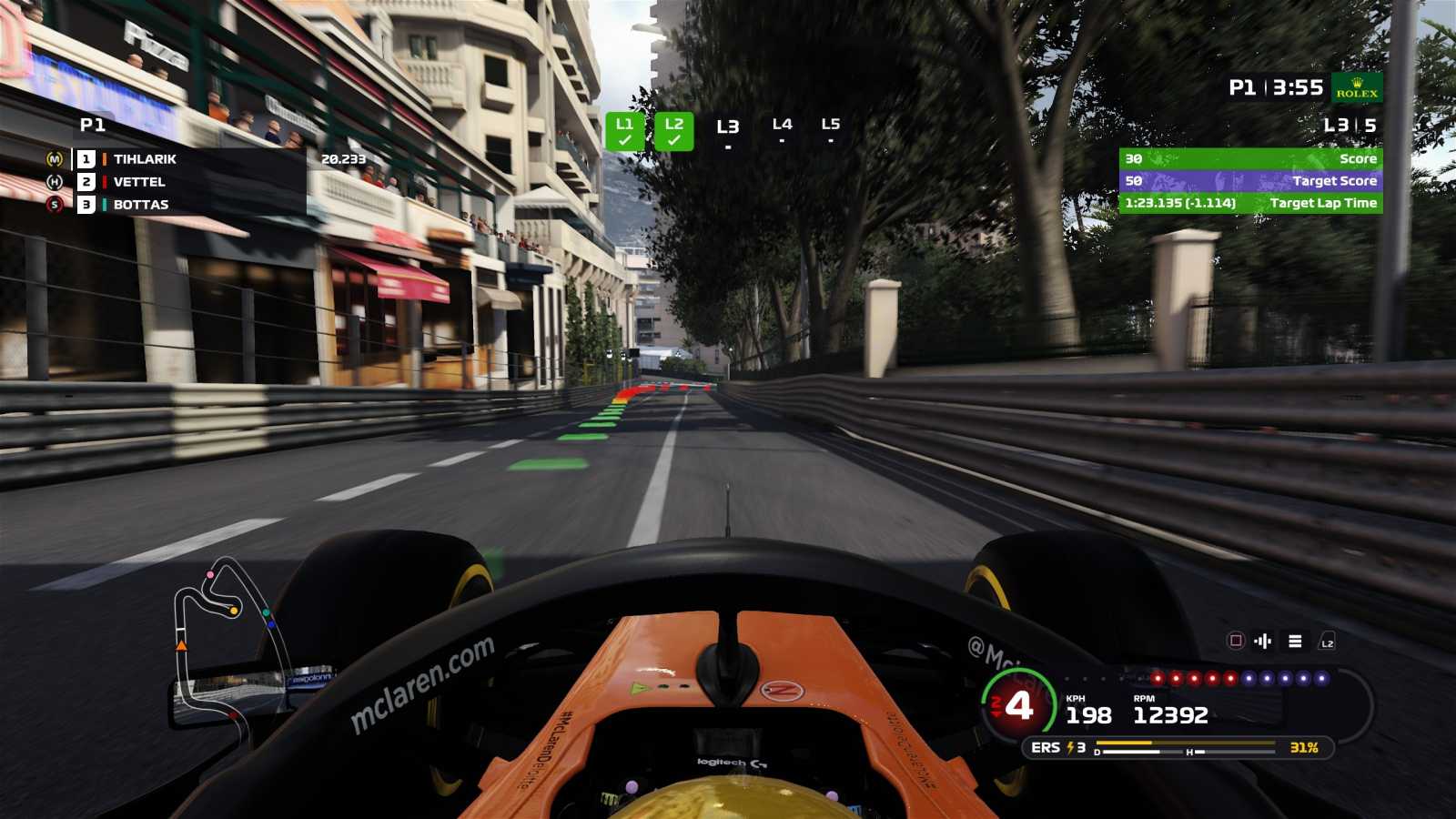This screenshot has height=819, width=1456.
Task: Toggle the ERS deployment mode 3 indicator
Action: pos(1081,748)
